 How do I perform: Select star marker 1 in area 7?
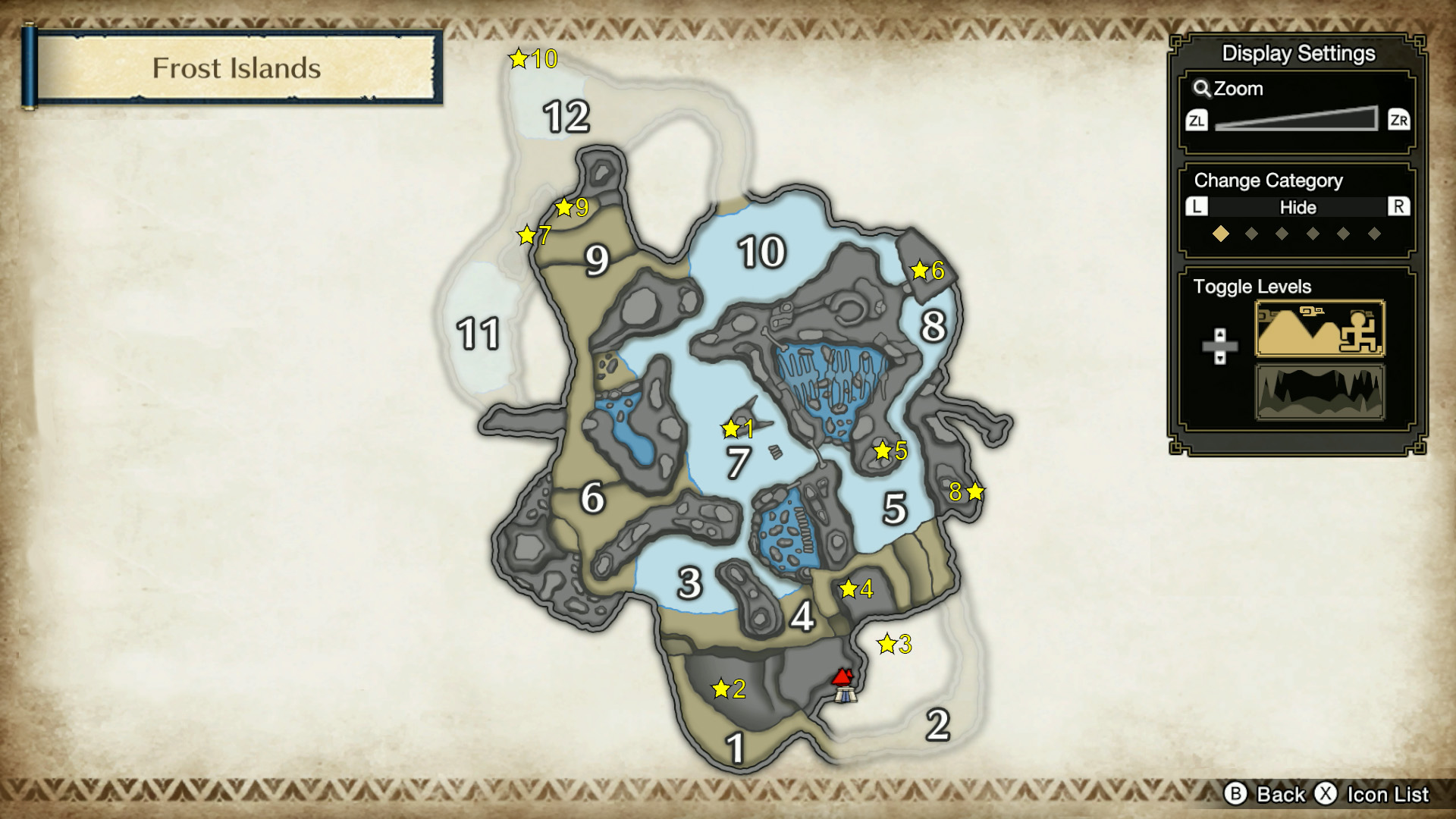(731, 429)
